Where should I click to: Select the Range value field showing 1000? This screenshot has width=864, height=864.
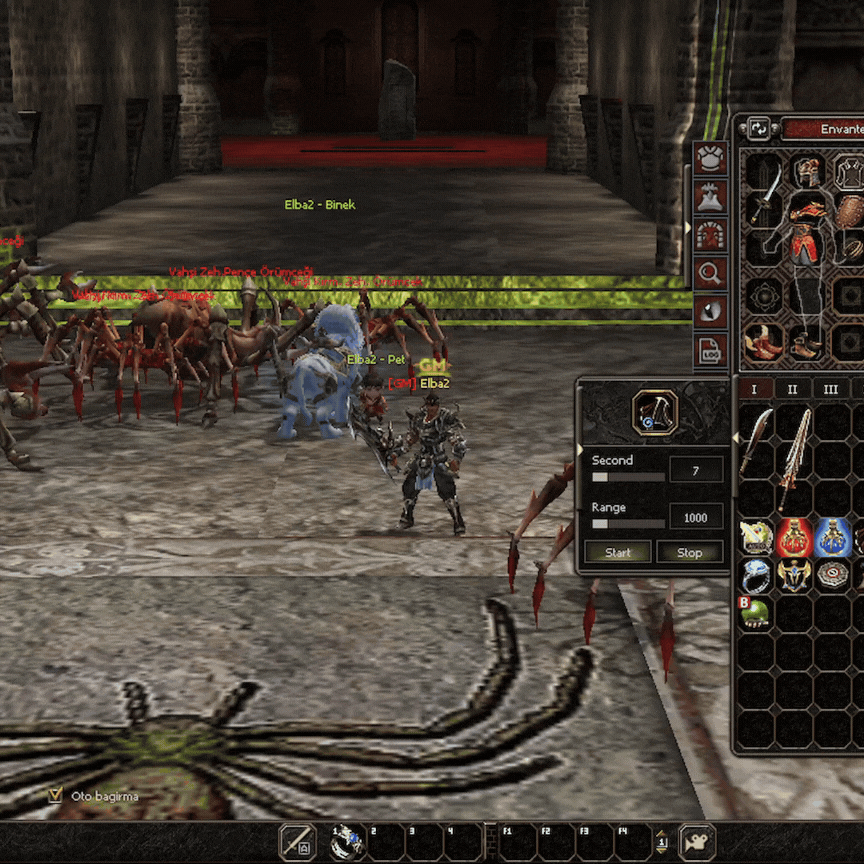click(696, 517)
